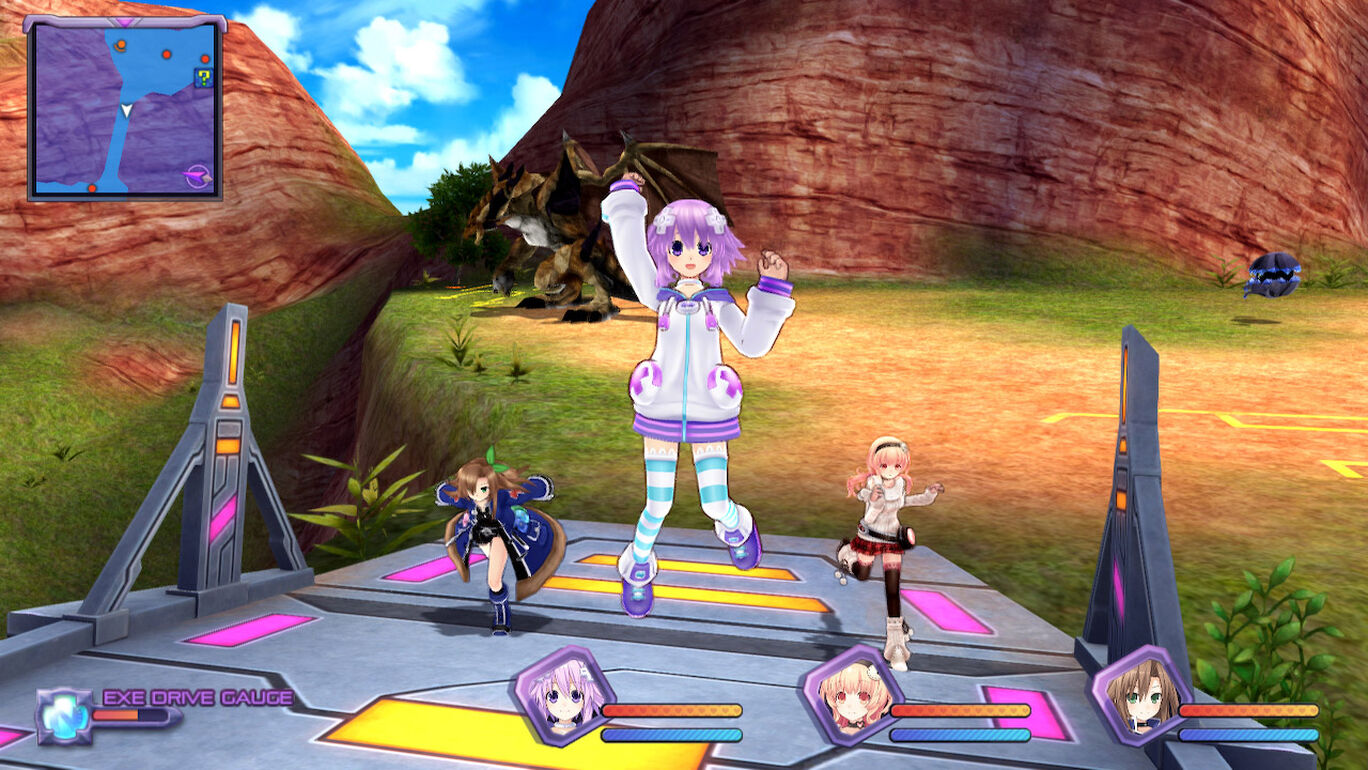Click the question mark marker on minimap

coord(204,78)
